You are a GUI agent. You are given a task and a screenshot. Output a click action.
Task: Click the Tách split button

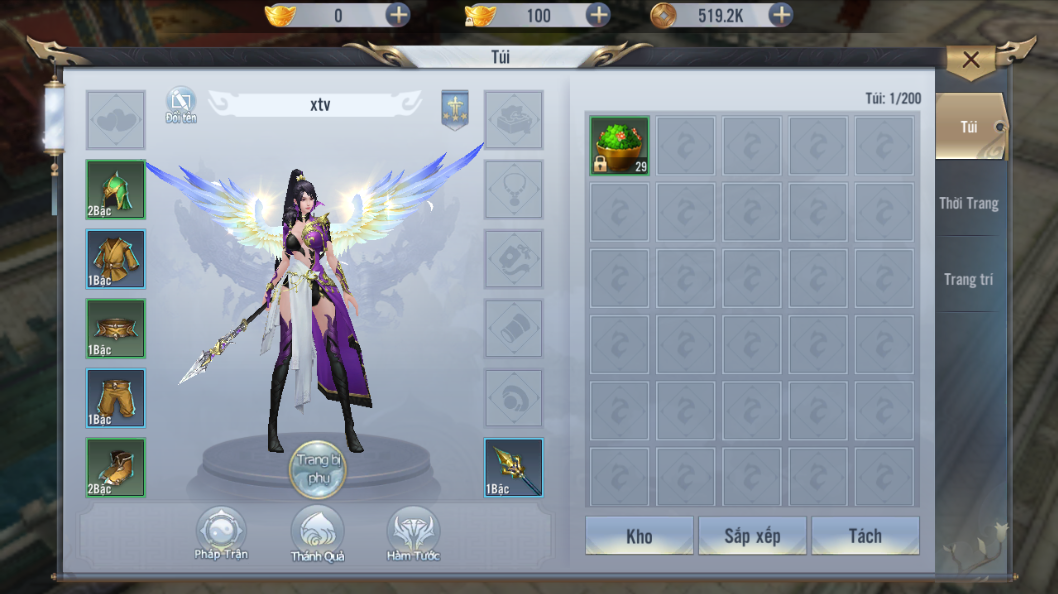pos(865,536)
